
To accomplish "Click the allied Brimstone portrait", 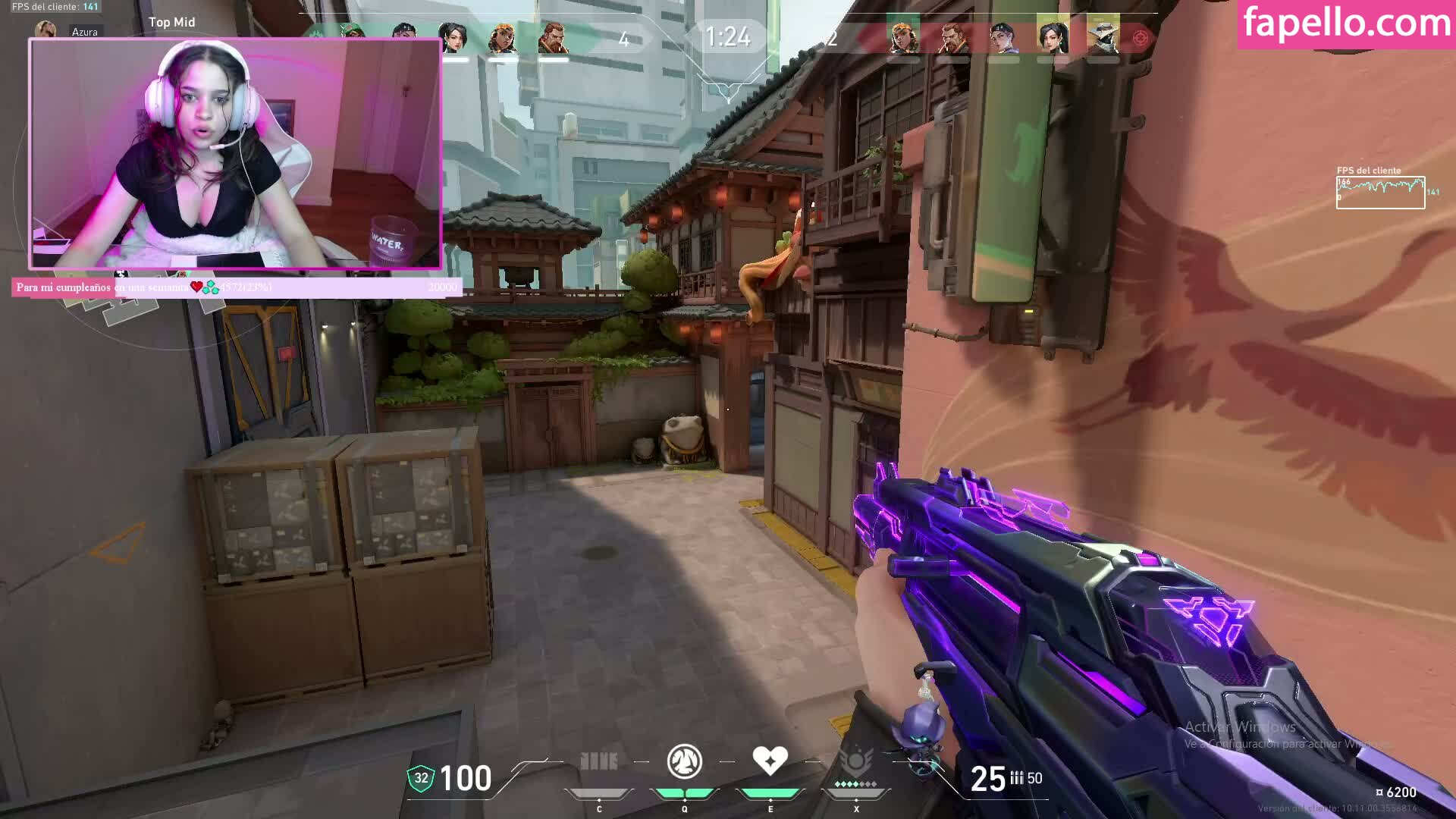I will pos(553,38).
